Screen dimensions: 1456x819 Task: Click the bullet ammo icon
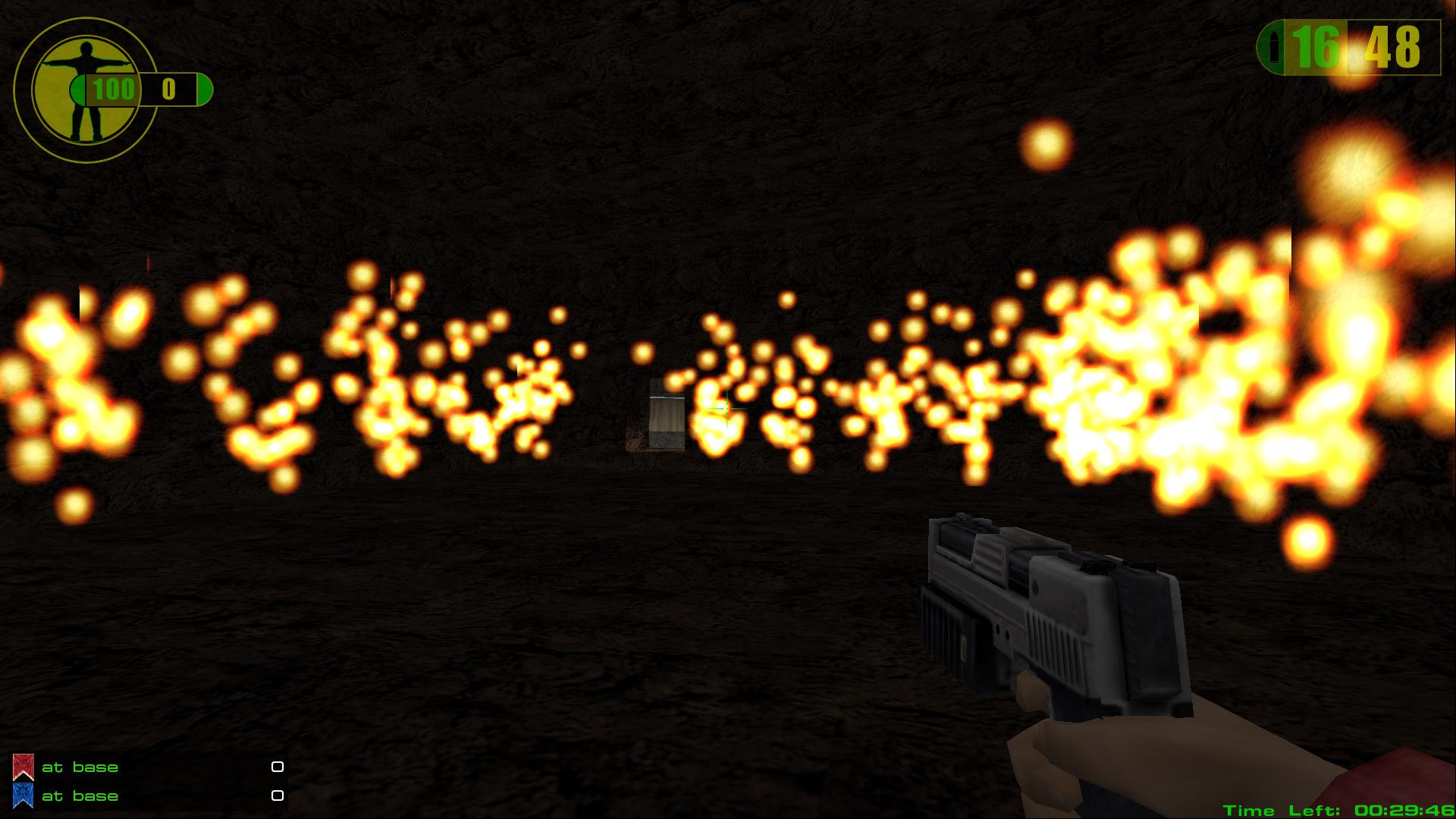[x=1275, y=48]
